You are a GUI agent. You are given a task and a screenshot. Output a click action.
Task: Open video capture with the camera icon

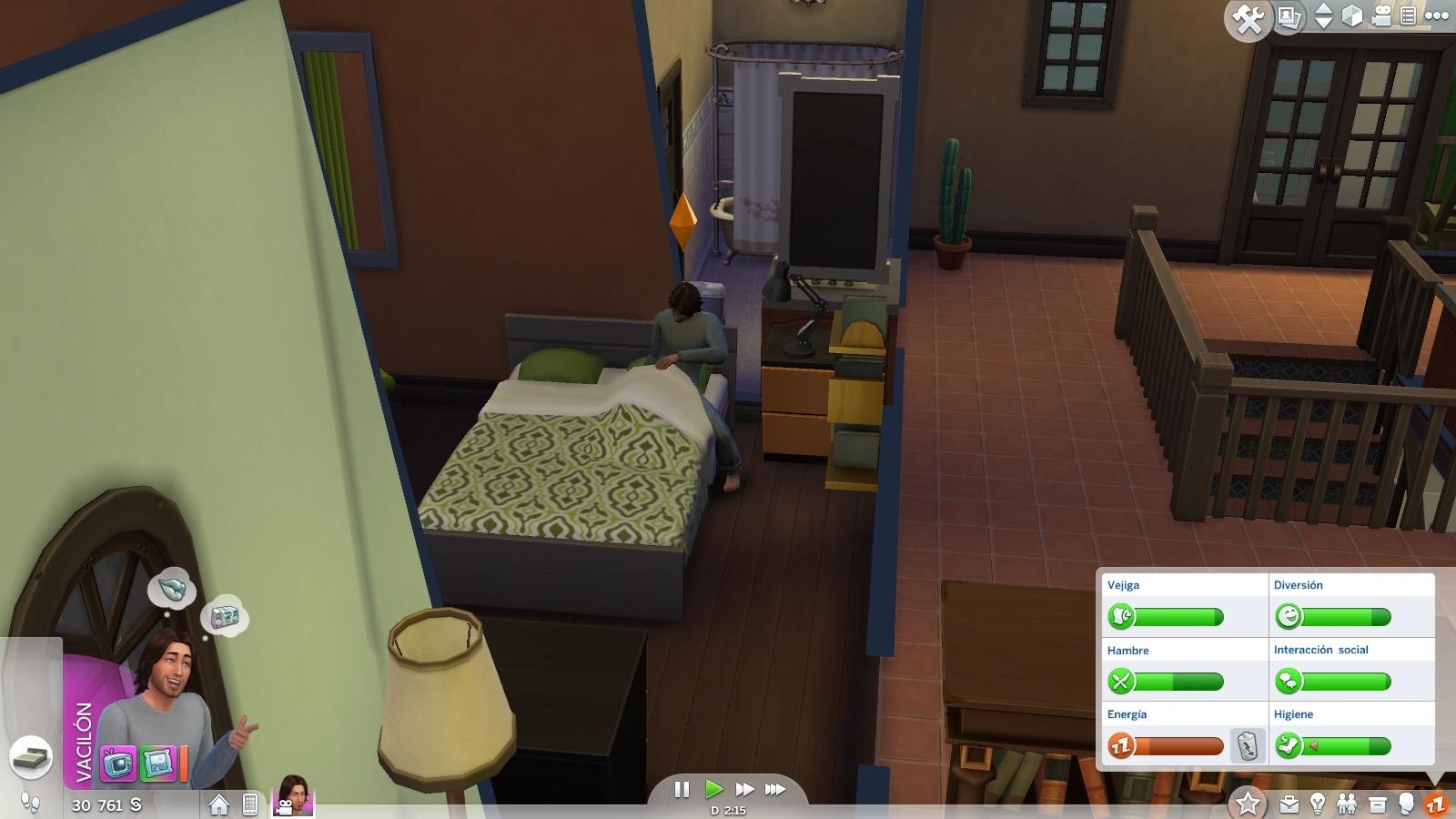[x=1382, y=15]
